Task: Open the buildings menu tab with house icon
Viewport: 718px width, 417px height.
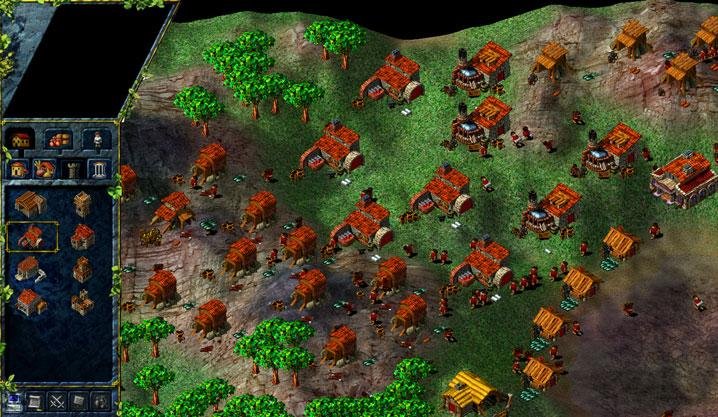Action: [x=20, y=139]
